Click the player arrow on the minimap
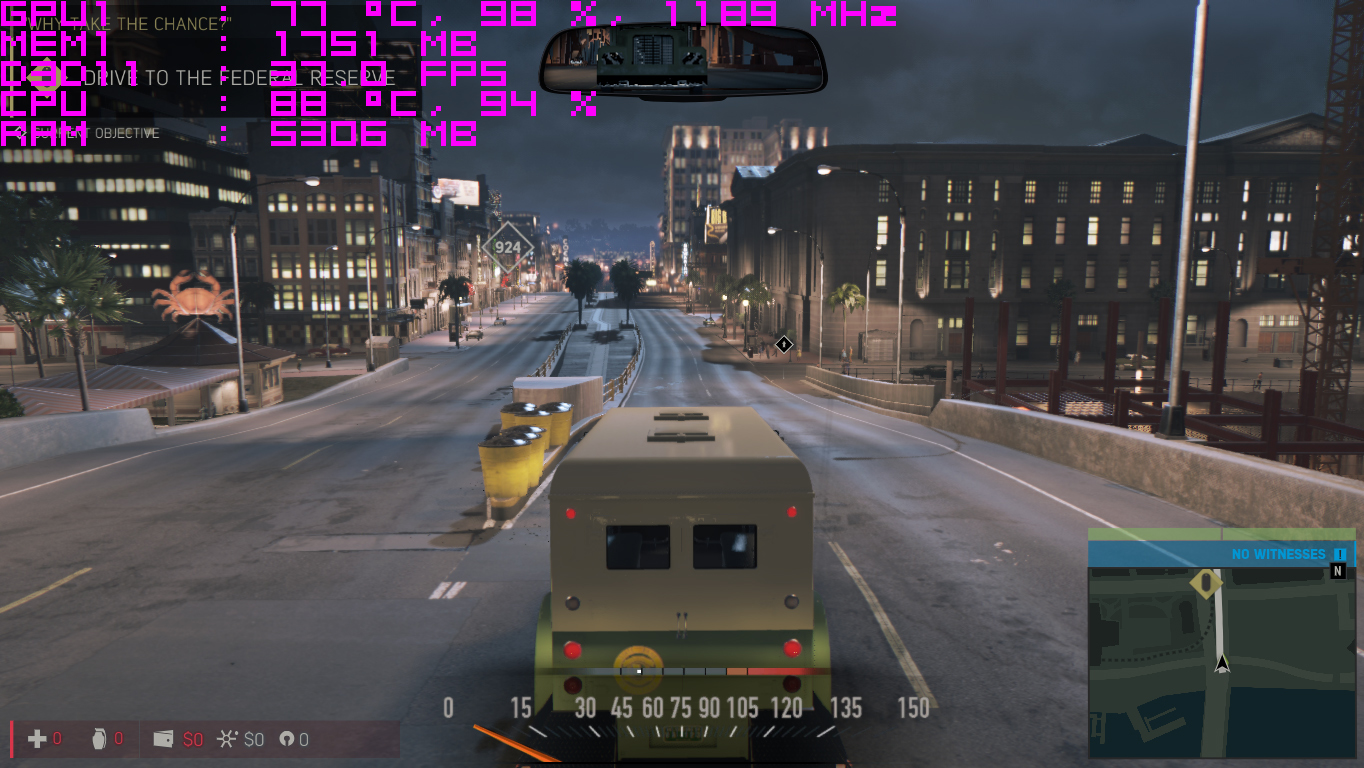 point(1221,663)
